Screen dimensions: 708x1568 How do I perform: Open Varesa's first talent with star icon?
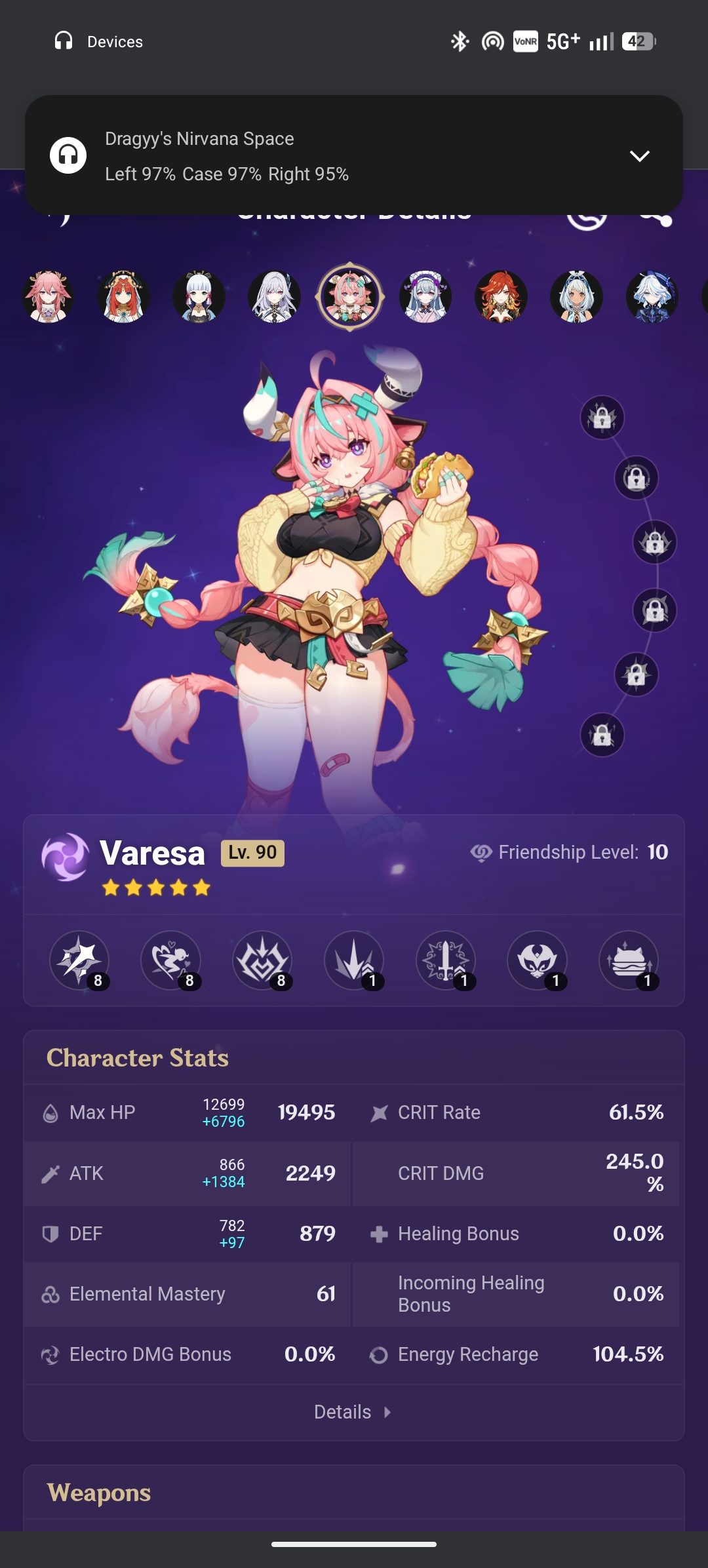pos(79,960)
